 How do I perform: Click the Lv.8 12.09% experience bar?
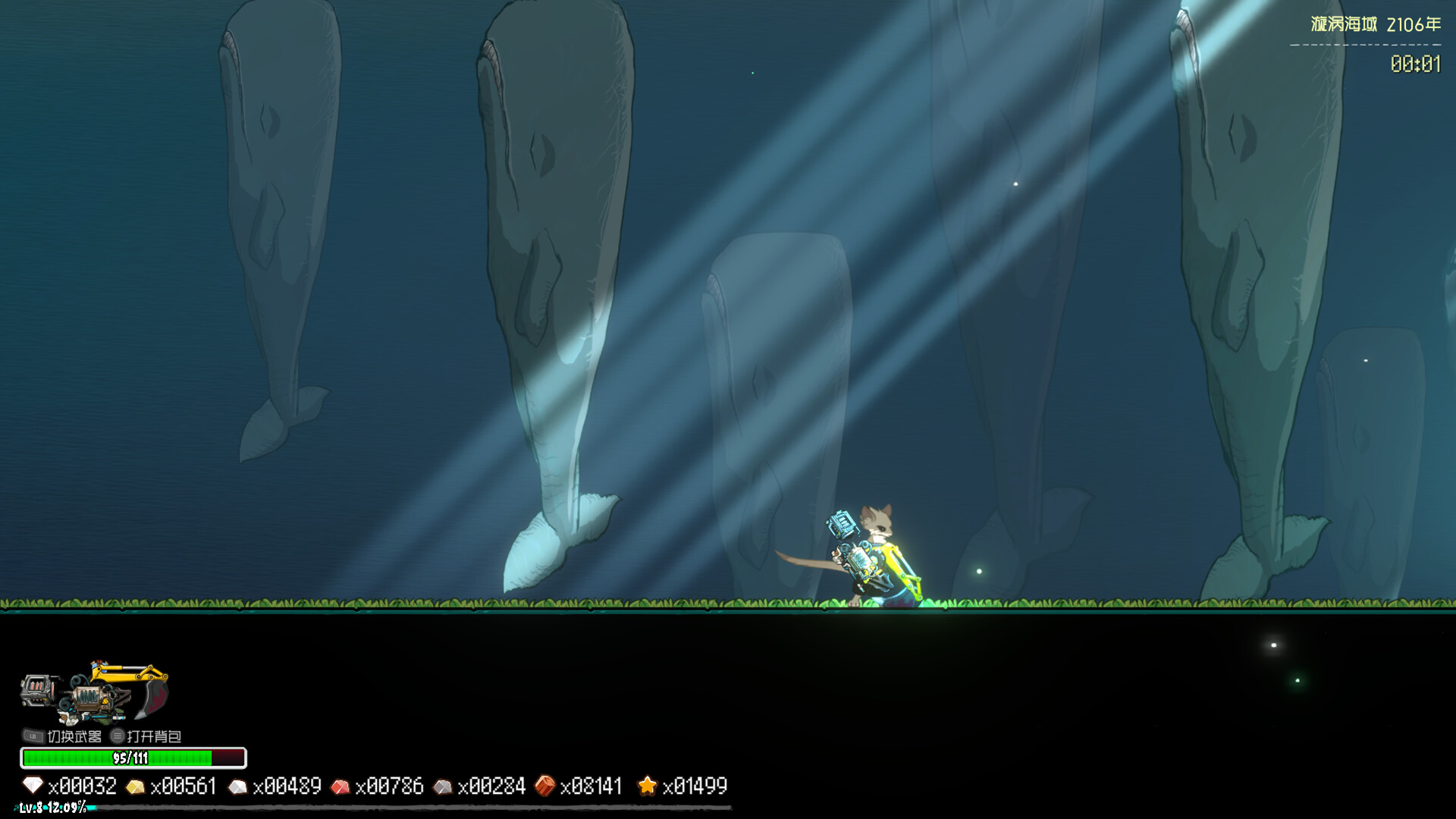48,809
